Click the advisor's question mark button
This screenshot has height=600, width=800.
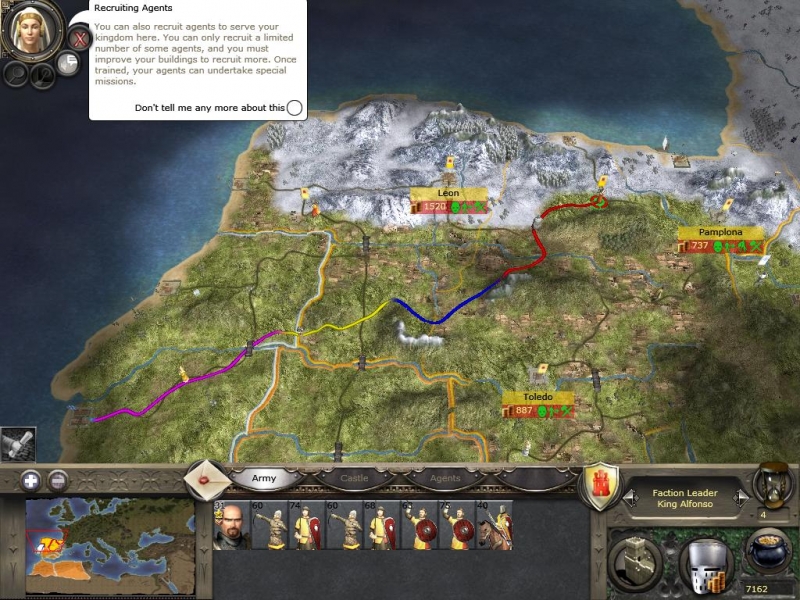point(41,76)
